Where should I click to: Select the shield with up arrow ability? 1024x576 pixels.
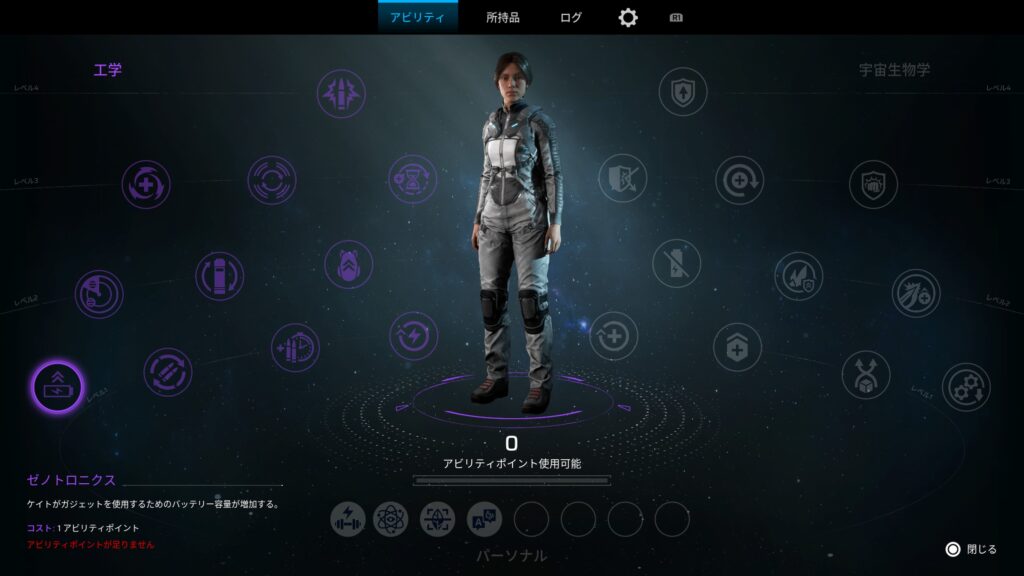(x=683, y=91)
